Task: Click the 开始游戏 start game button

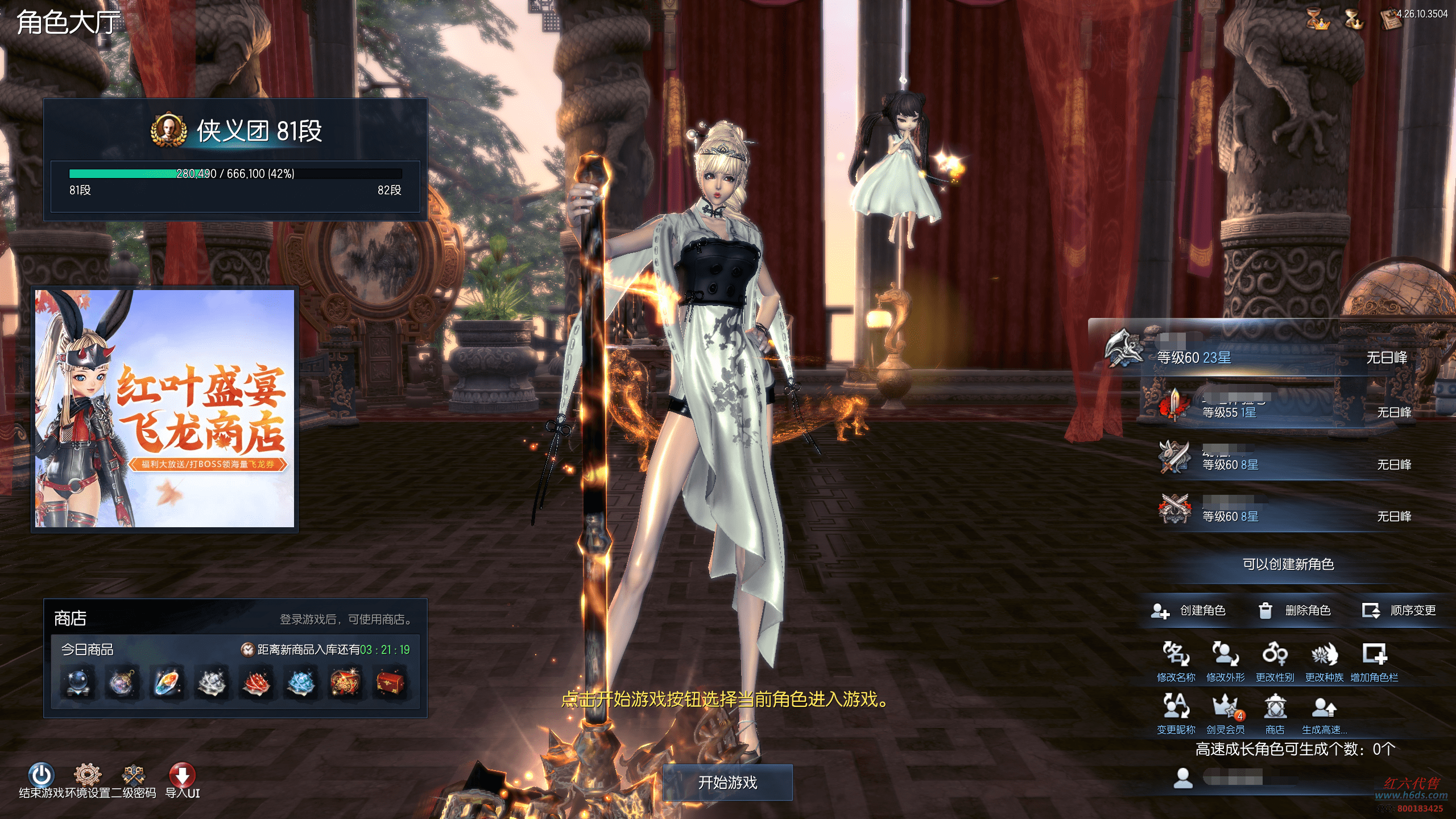Action: pos(727,783)
